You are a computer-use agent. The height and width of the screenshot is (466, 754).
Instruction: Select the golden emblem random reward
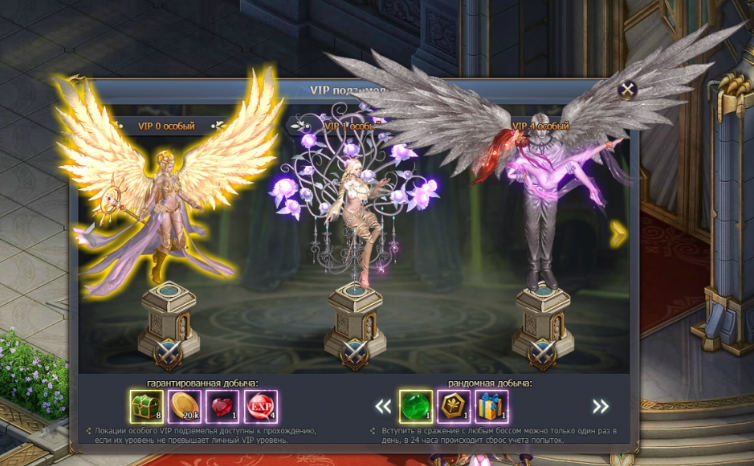point(454,406)
